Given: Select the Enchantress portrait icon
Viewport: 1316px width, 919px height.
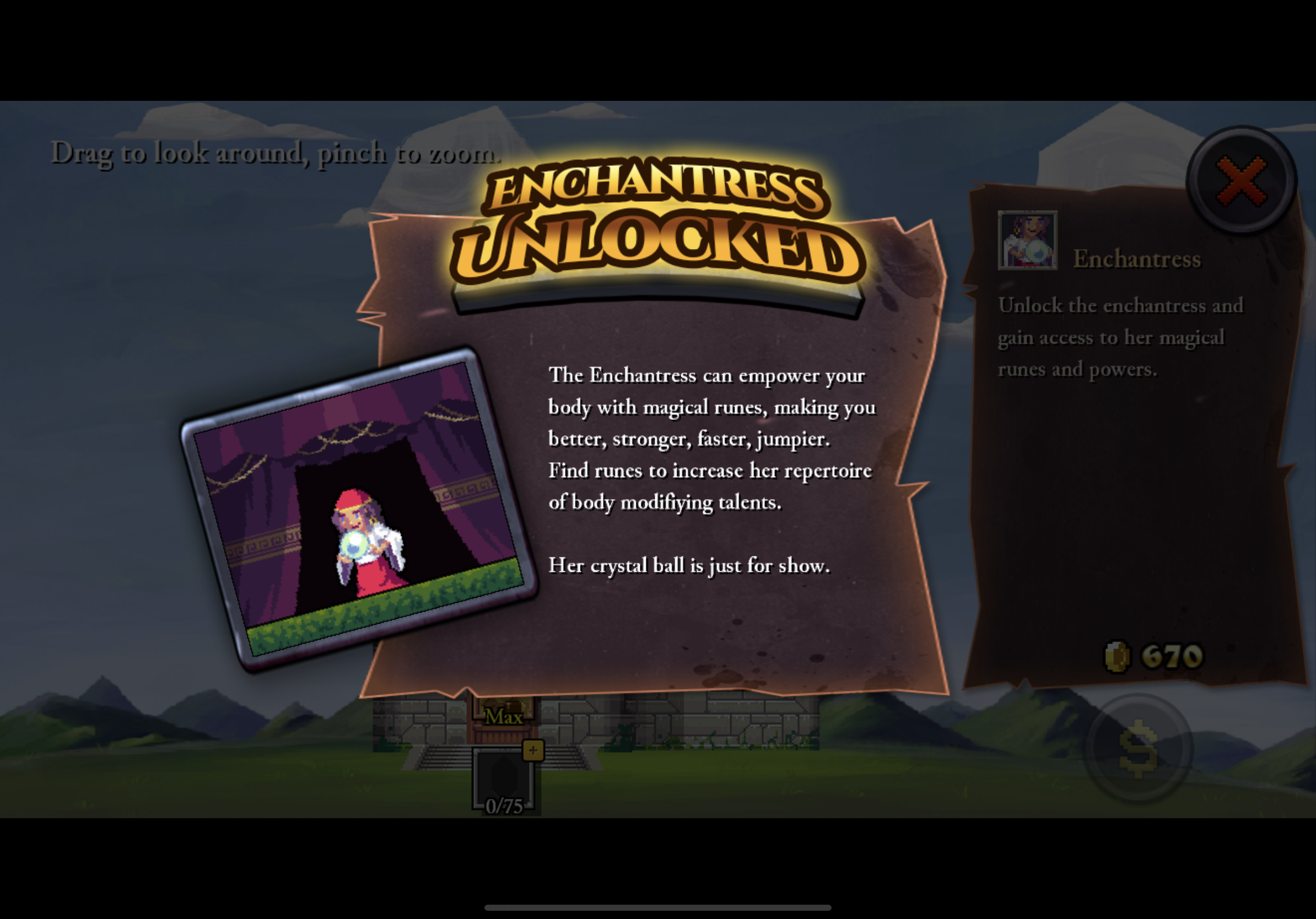Looking at the screenshot, I should [1027, 240].
